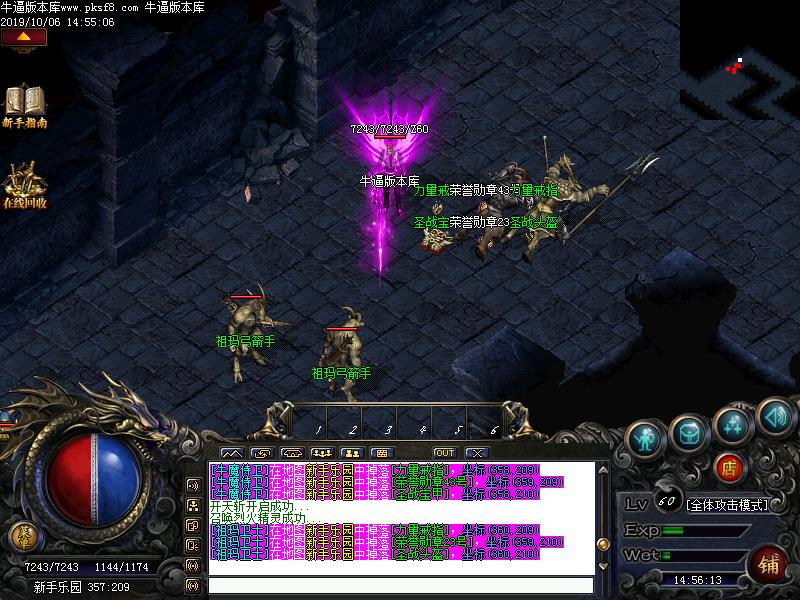This screenshot has width=800, height=600.
Task: Open the skills sparkle icon
Action: [x=733, y=422]
